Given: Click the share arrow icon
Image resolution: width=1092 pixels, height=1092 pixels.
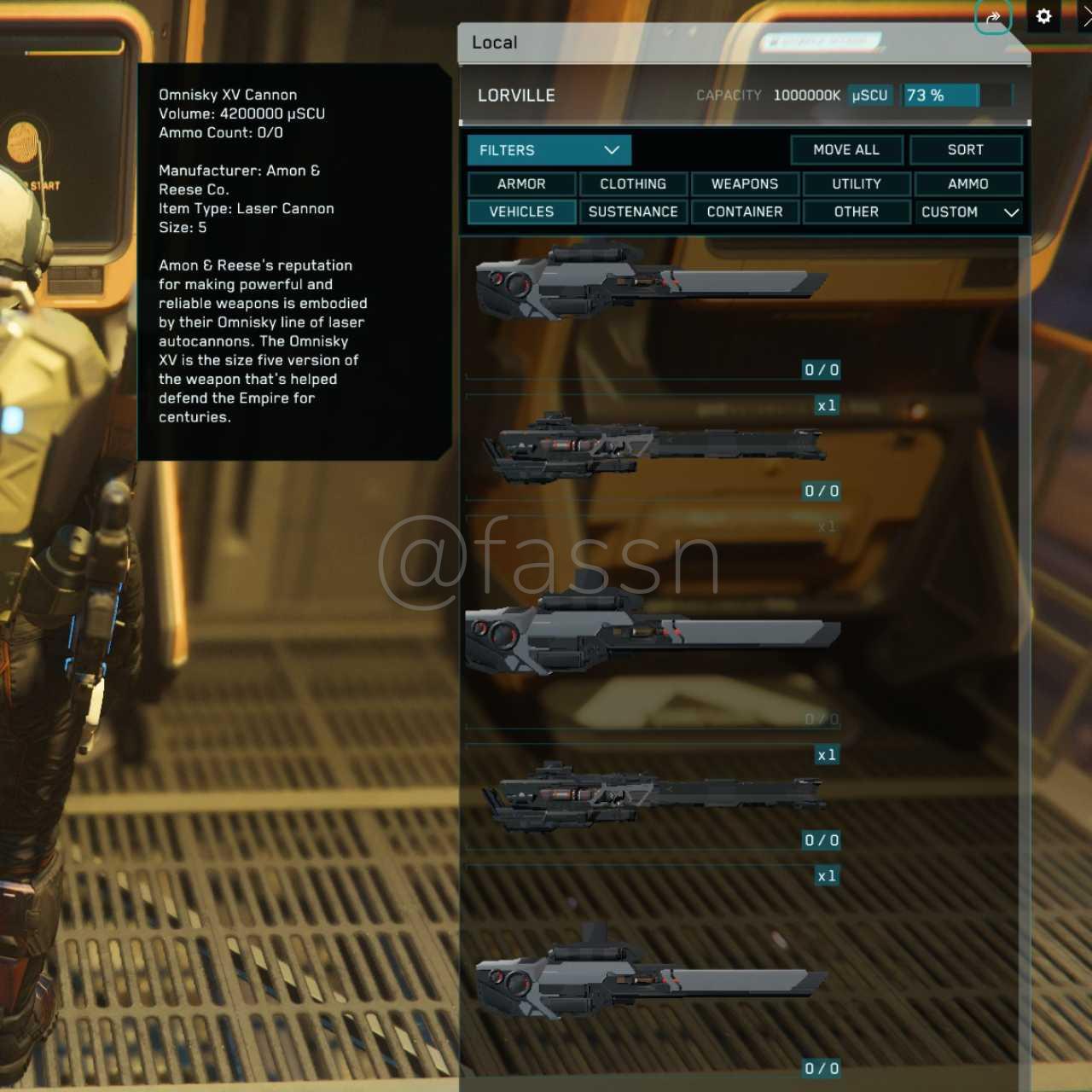Looking at the screenshot, I should coord(993,17).
